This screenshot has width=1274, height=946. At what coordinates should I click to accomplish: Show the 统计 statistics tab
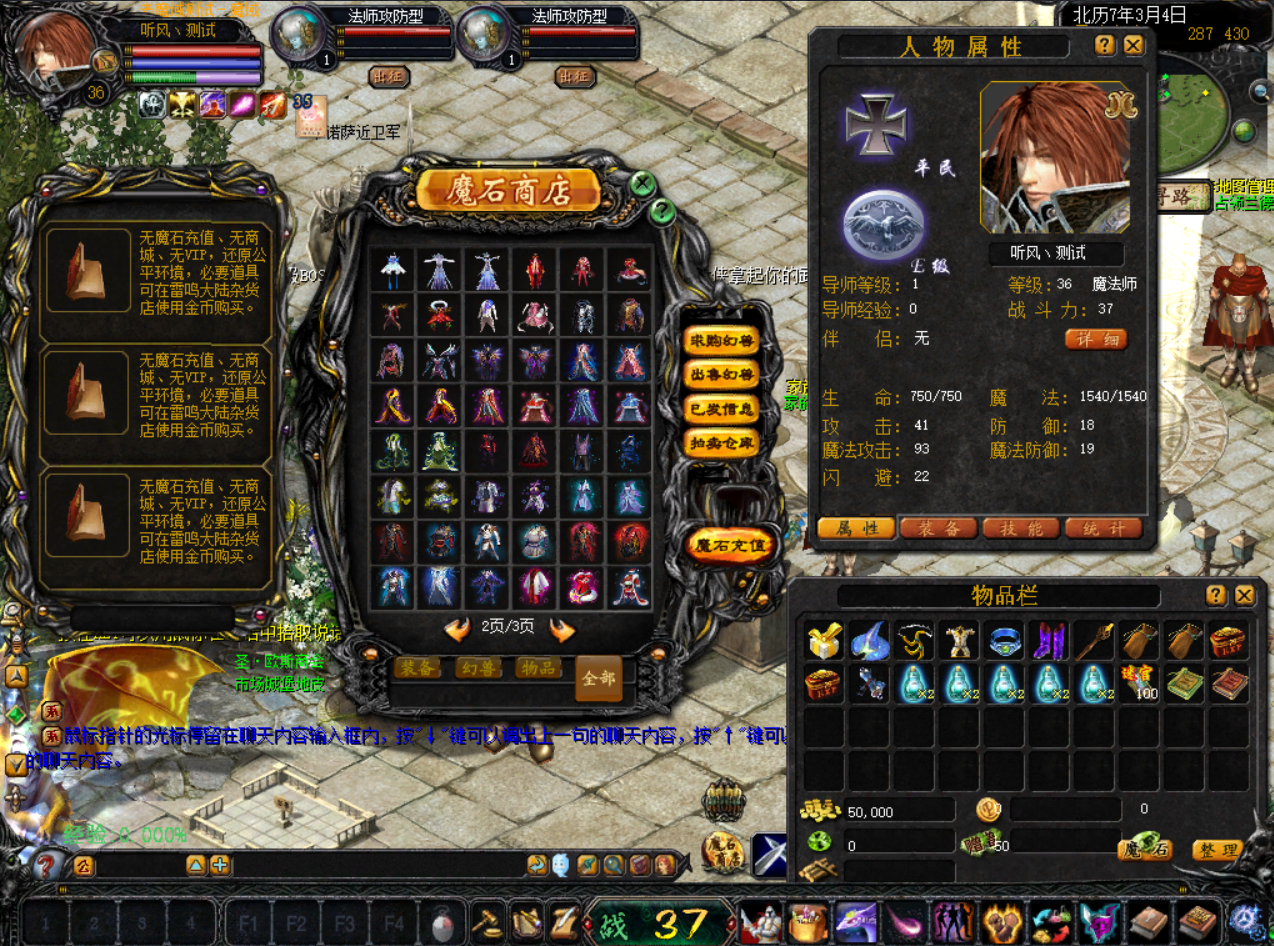pyautogui.click(x=1103, y=528)
